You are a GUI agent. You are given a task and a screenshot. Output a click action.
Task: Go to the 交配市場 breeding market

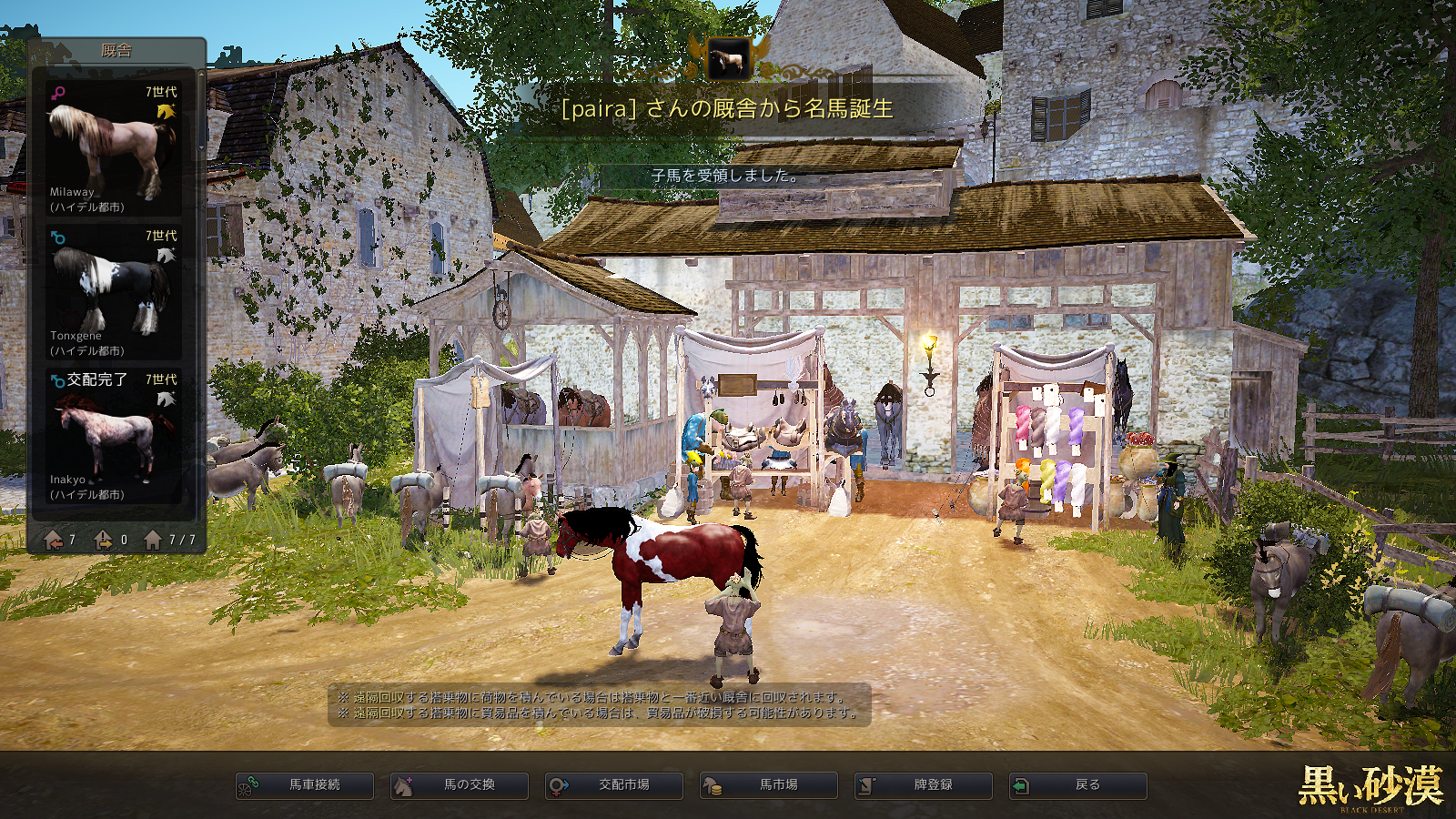(x=614, y=785)
